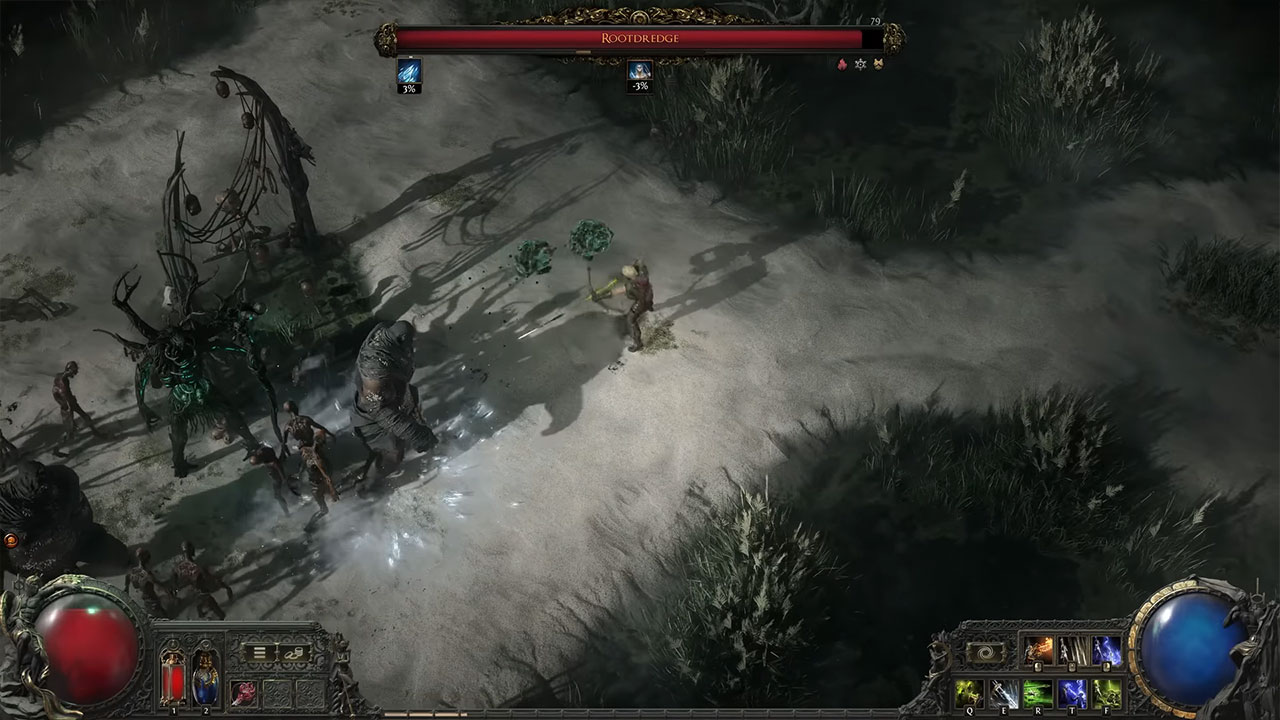Trigger the blue lightning T skill

tap(1072, 693)
